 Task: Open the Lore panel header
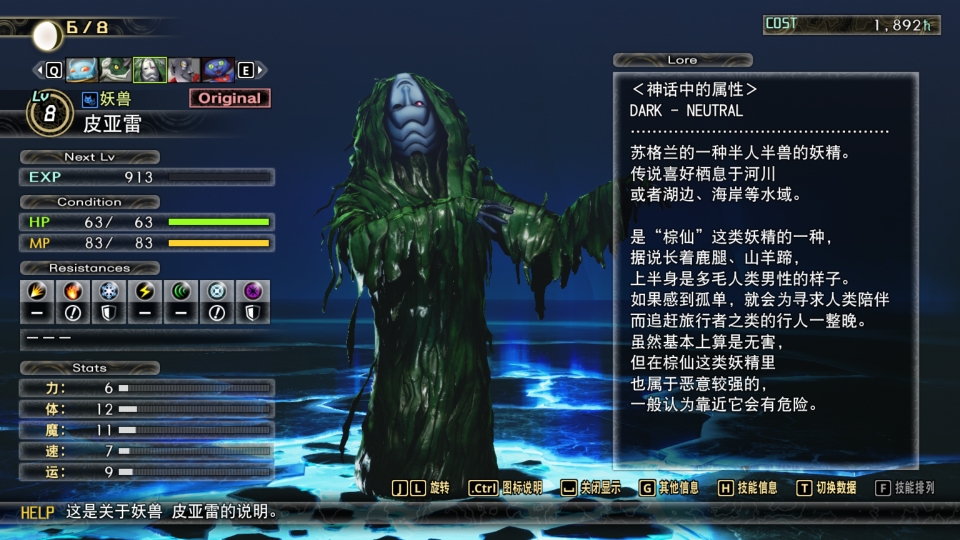coord(682,60)
